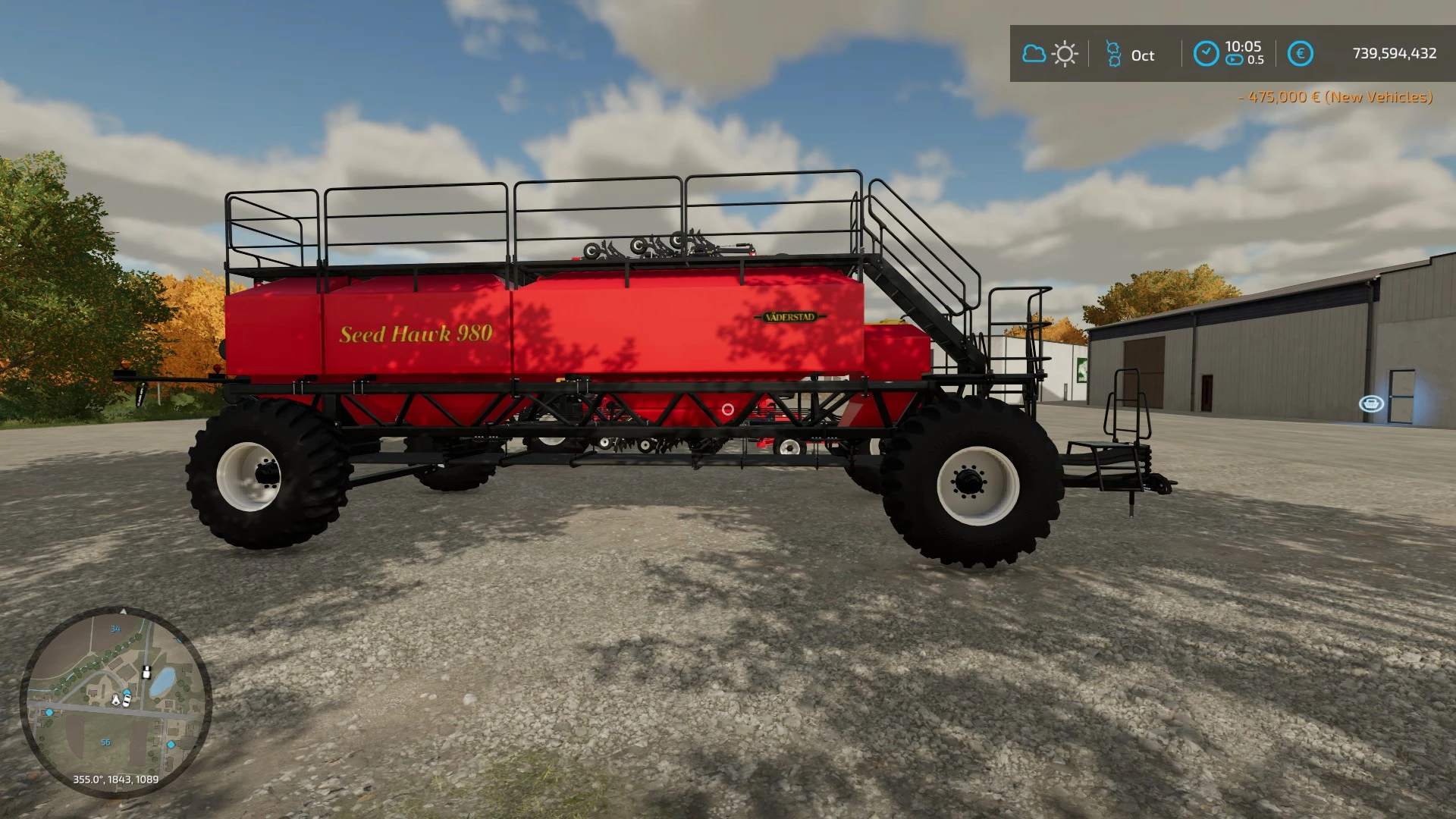Click the euro money icon
Viewport: 1456px width, 819px height.
[x=1301, y=54]
